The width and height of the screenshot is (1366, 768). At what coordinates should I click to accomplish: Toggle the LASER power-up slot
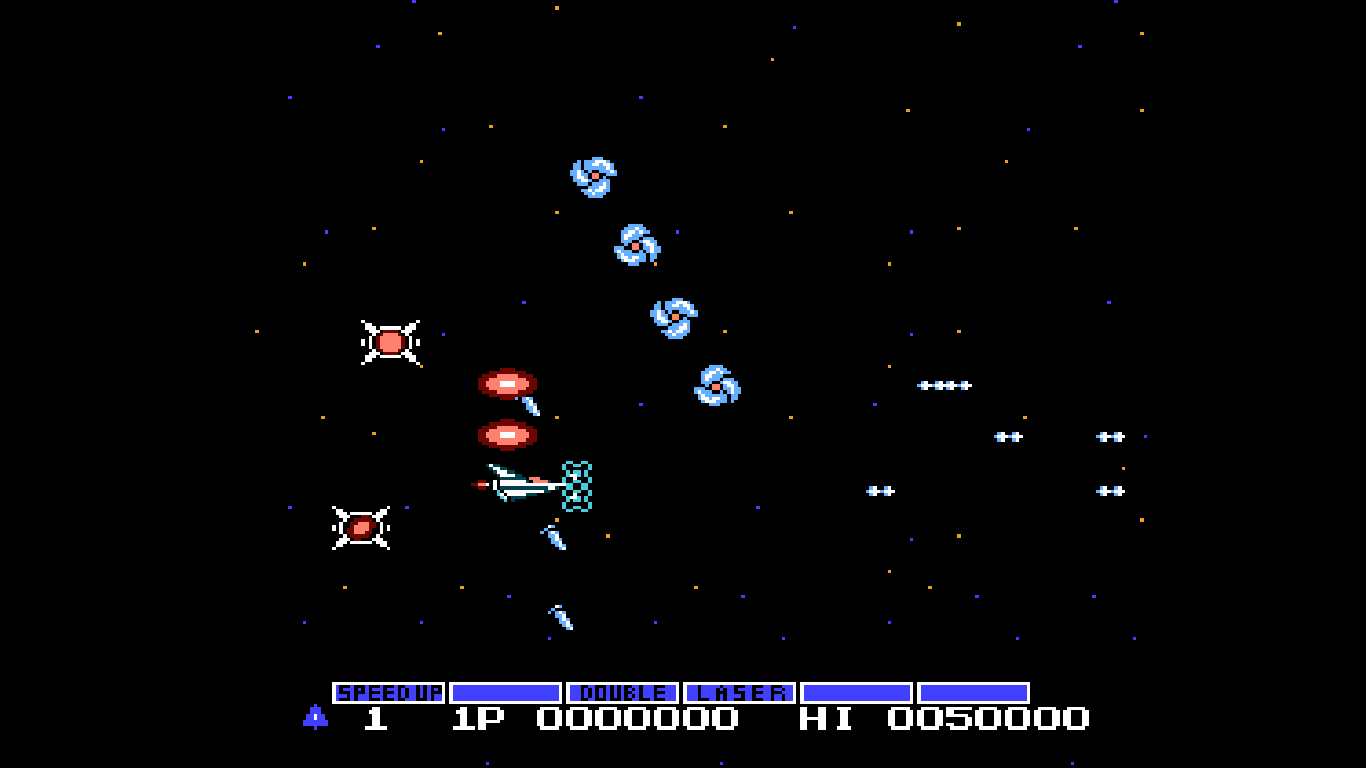coord(739,690)
